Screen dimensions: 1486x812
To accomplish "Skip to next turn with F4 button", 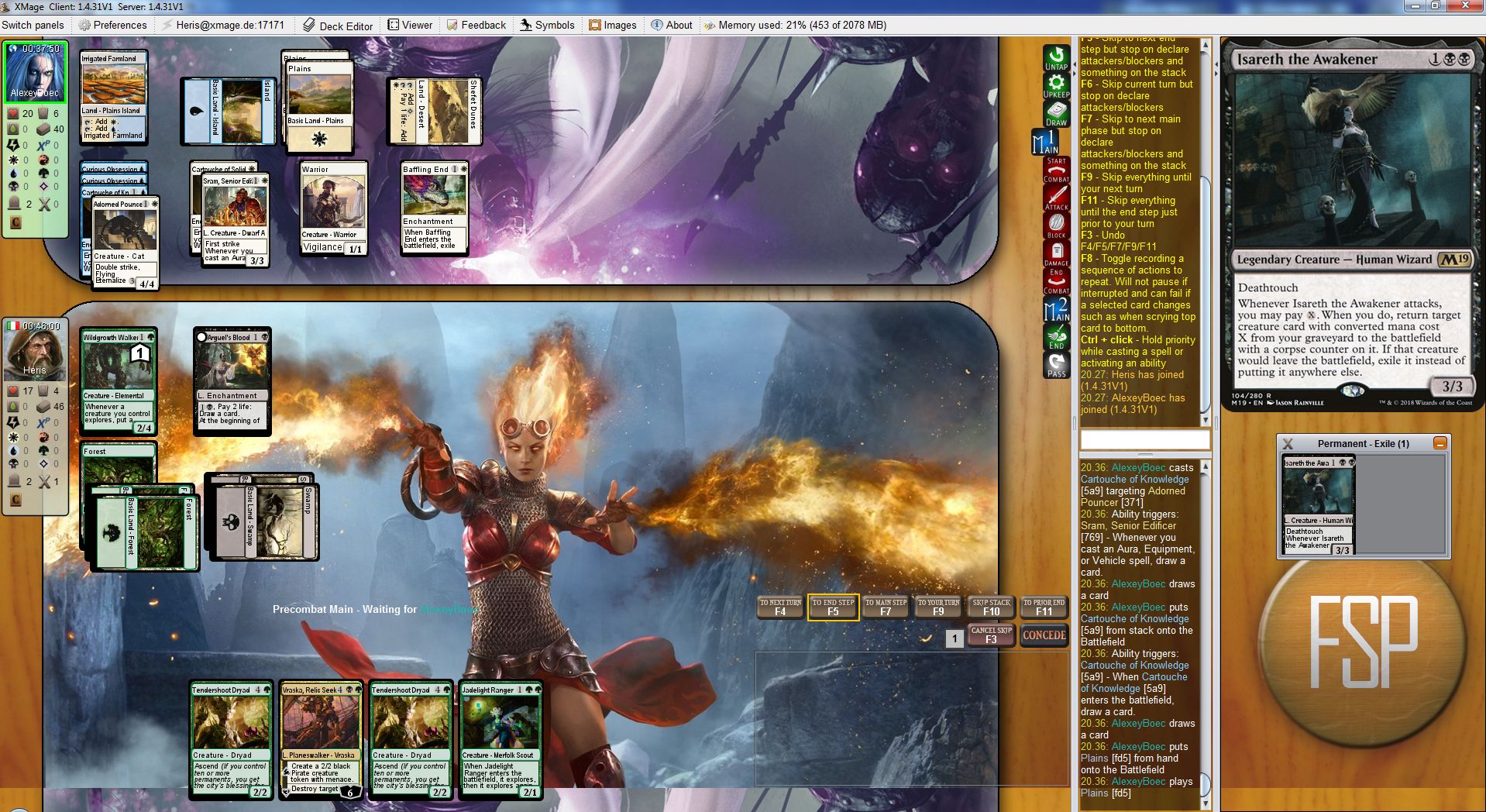I will 780,607.
